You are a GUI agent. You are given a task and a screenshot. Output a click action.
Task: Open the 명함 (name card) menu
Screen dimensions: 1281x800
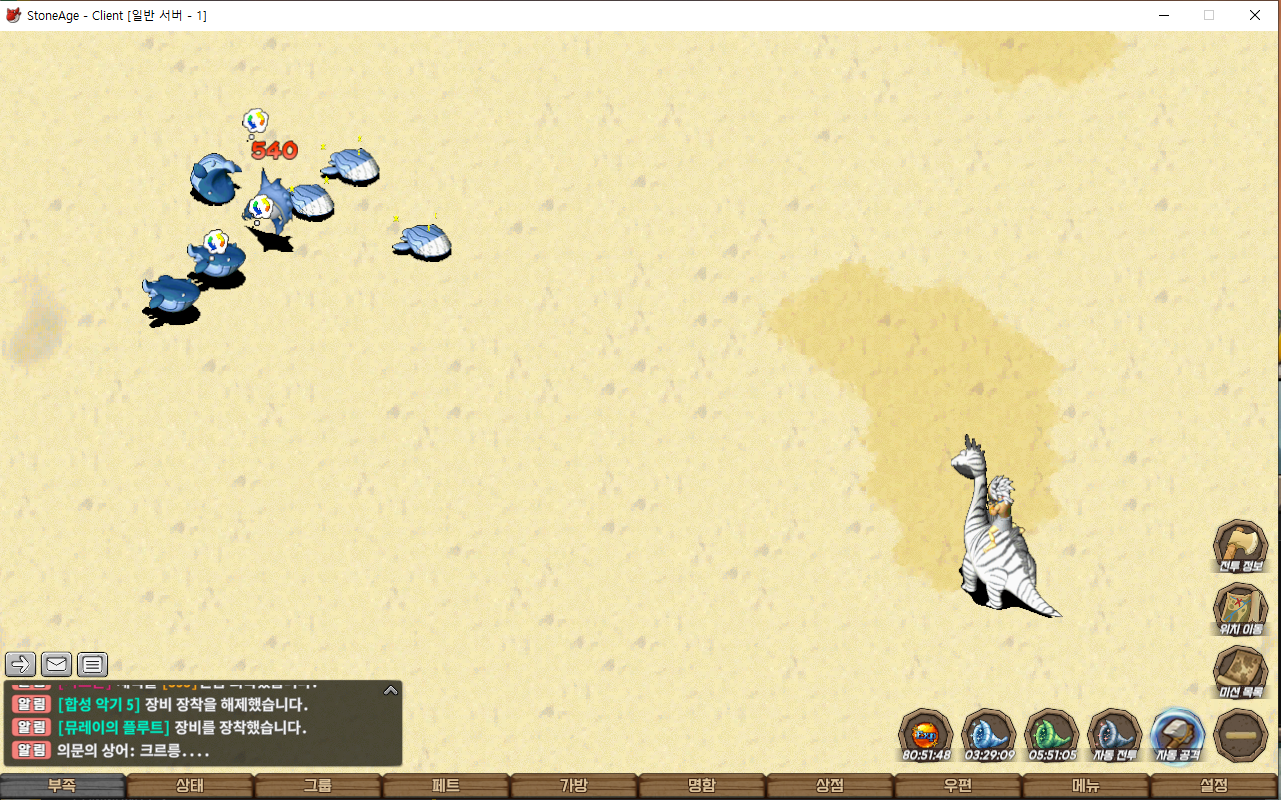[x=702, y=786]
